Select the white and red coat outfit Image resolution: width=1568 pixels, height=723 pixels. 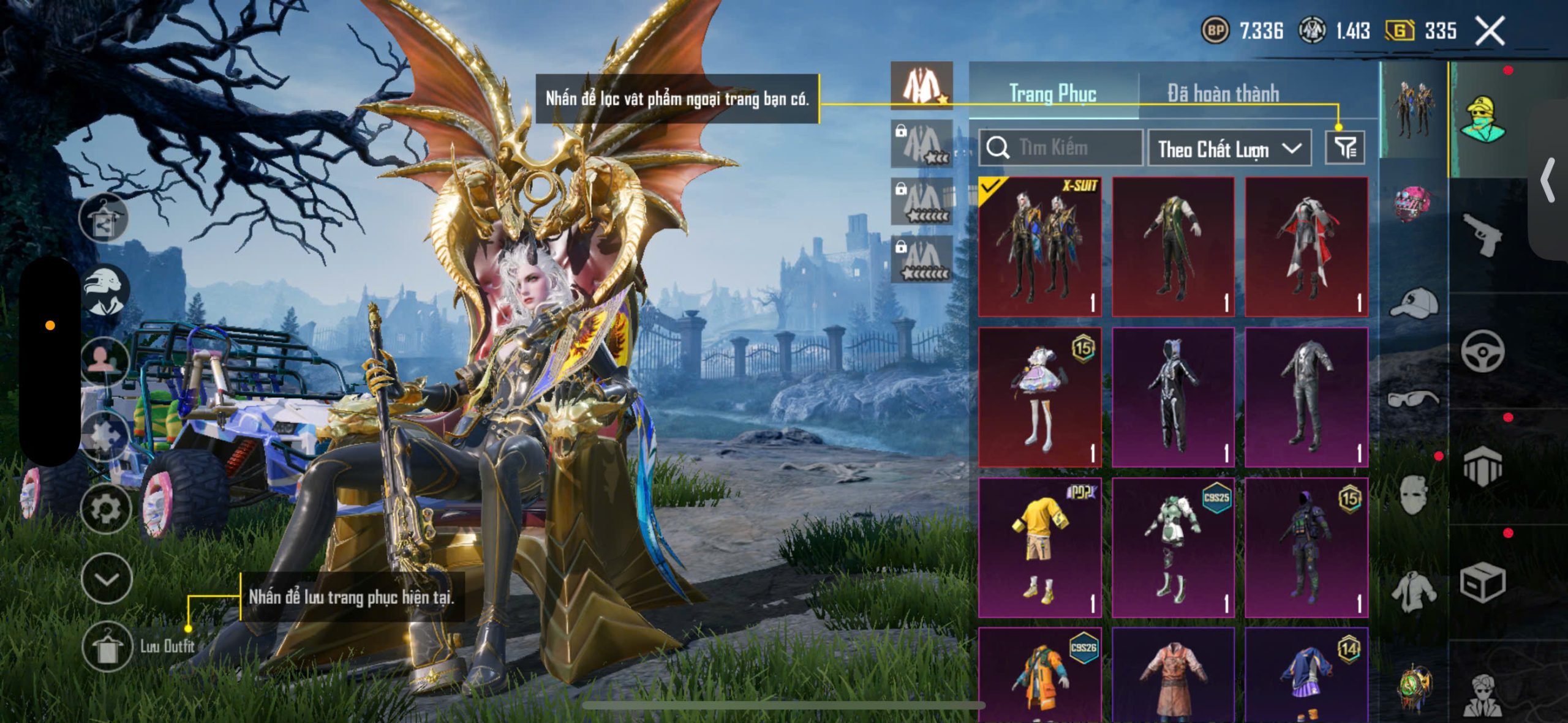1306,246
